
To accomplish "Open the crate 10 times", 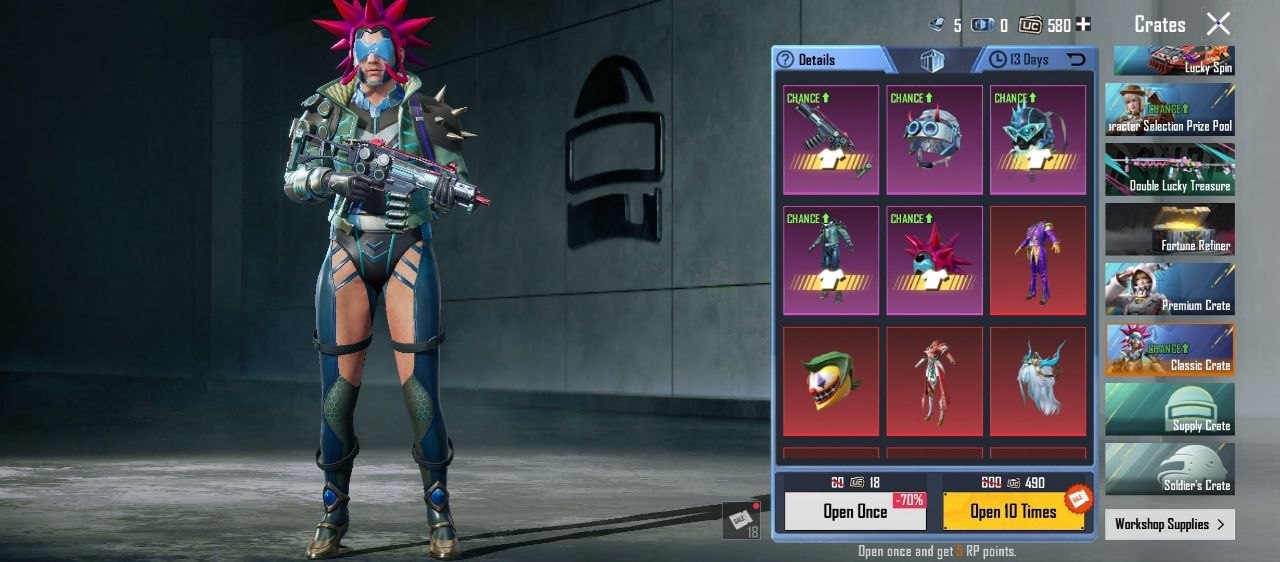I will [x=1013, y=511].
